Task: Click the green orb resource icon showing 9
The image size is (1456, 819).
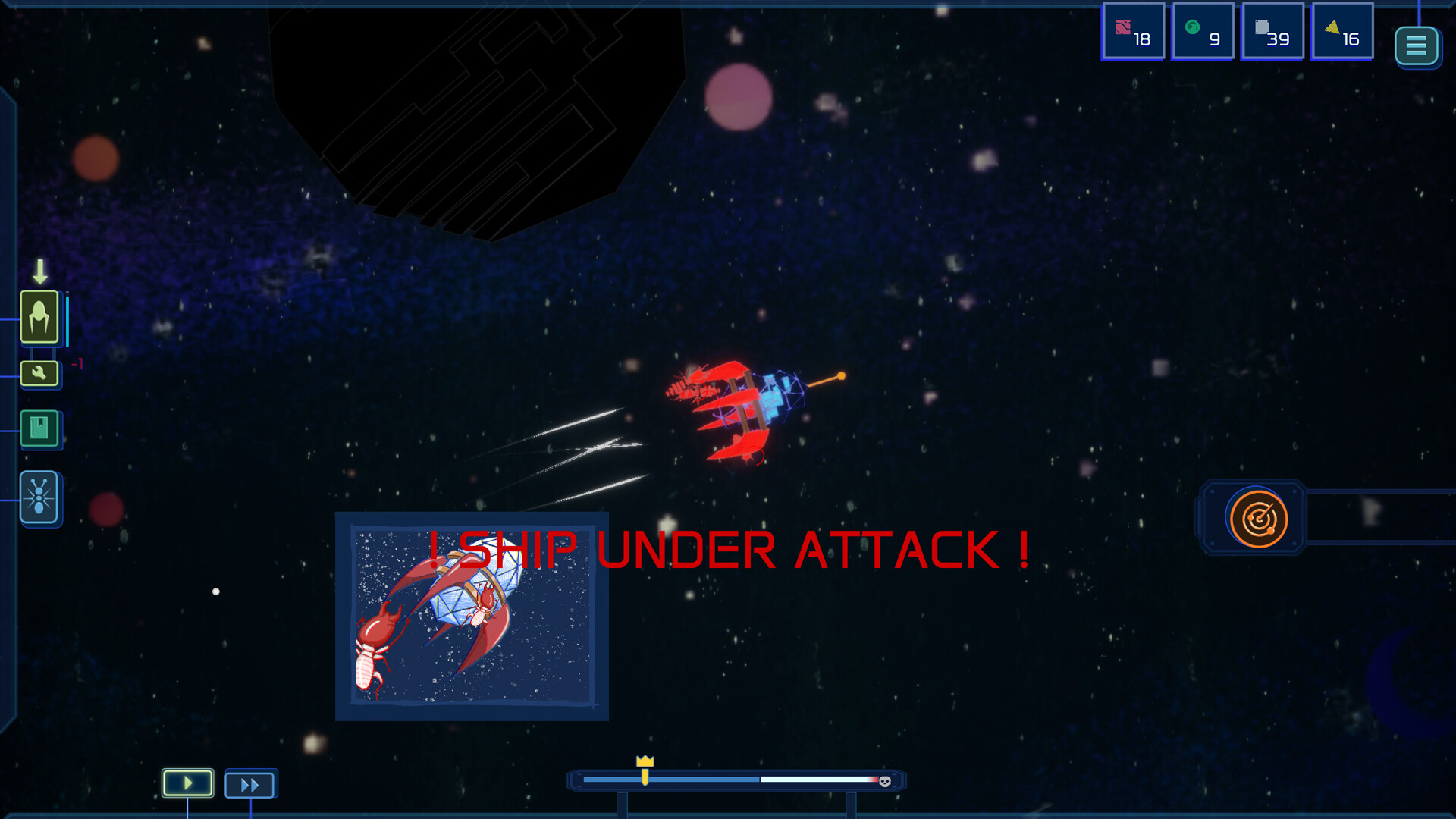Action: [x=1203, y=32]
